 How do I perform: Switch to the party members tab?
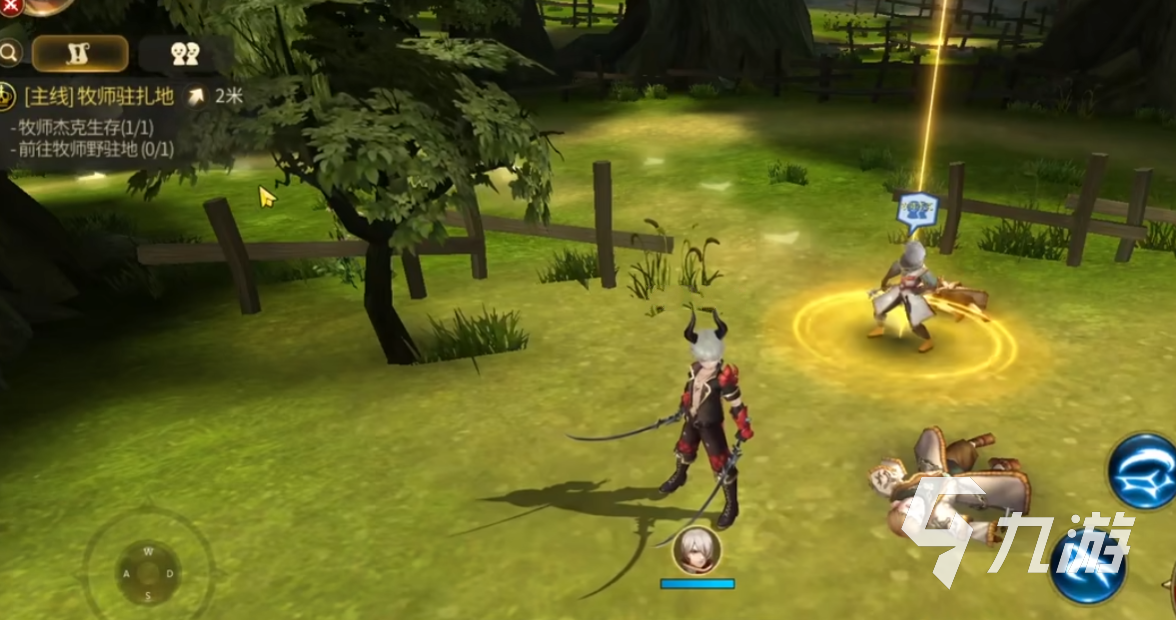point(185,54)
